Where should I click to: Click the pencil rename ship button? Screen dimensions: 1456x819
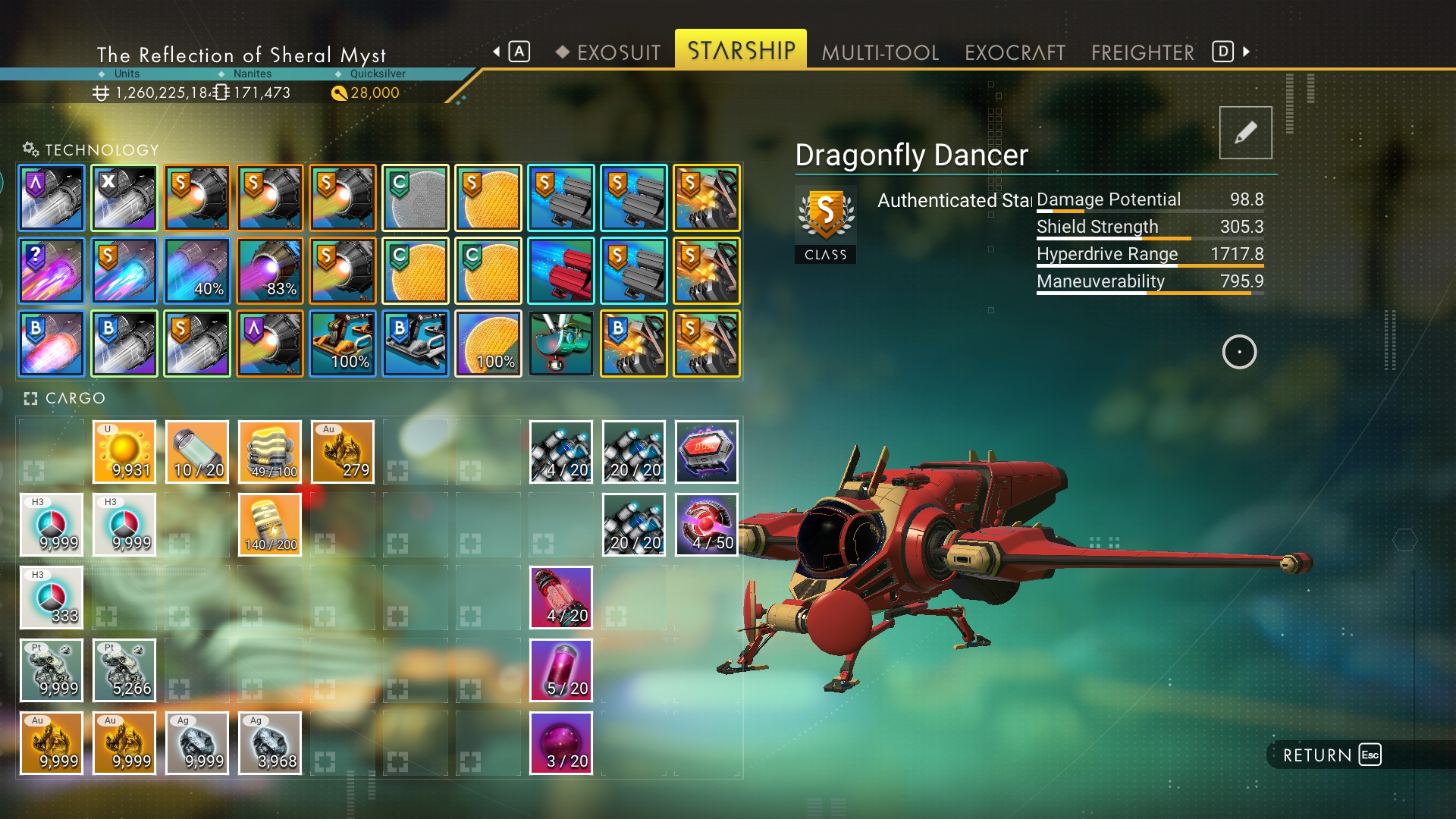tap(1245, 133)
